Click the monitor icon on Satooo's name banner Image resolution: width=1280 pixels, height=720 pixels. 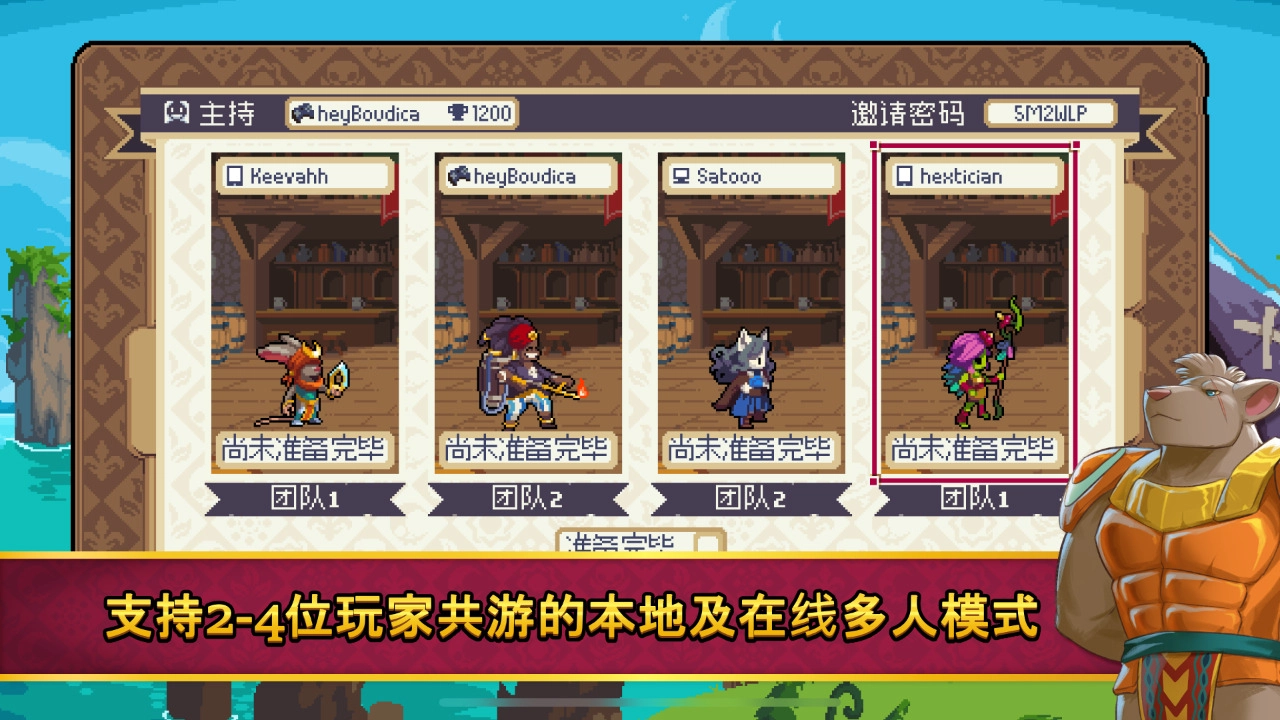[680, 175]
